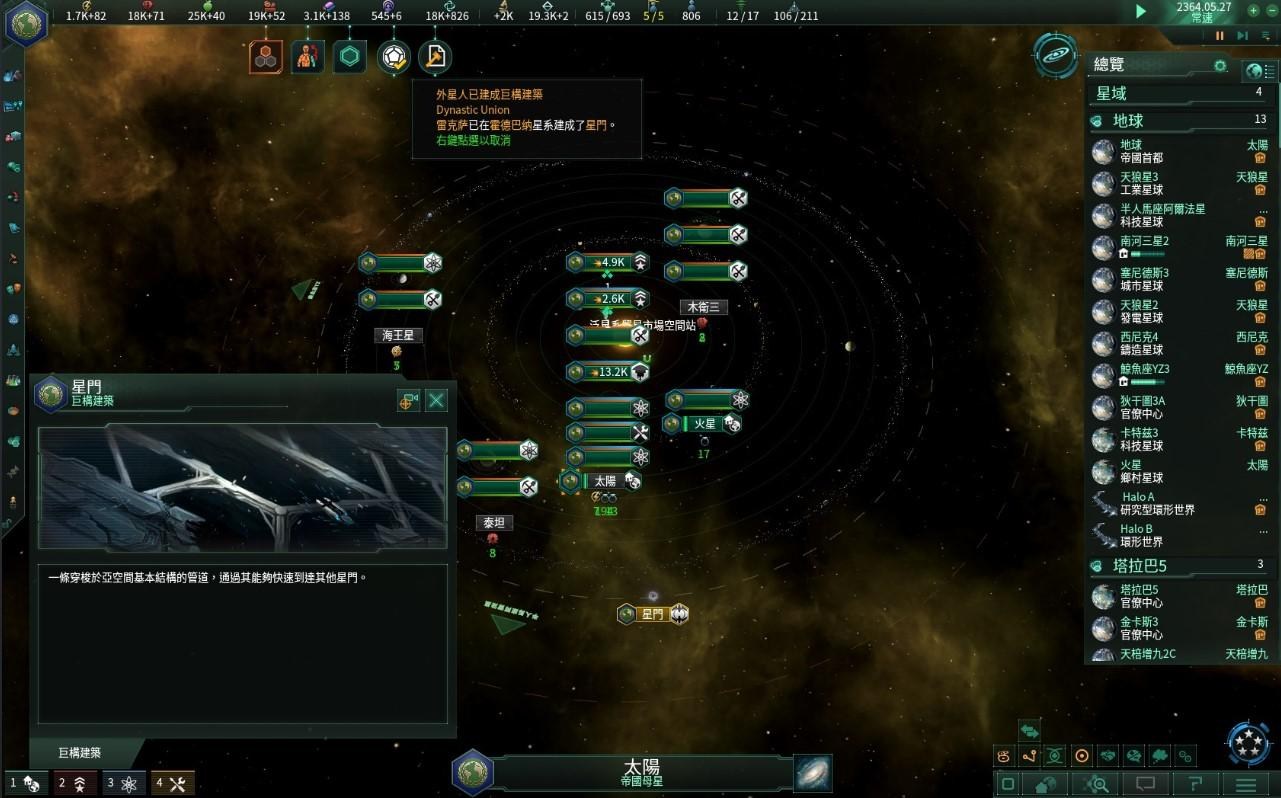Select the 火星 planet label

pyautogui.click(x=705, y=424)
